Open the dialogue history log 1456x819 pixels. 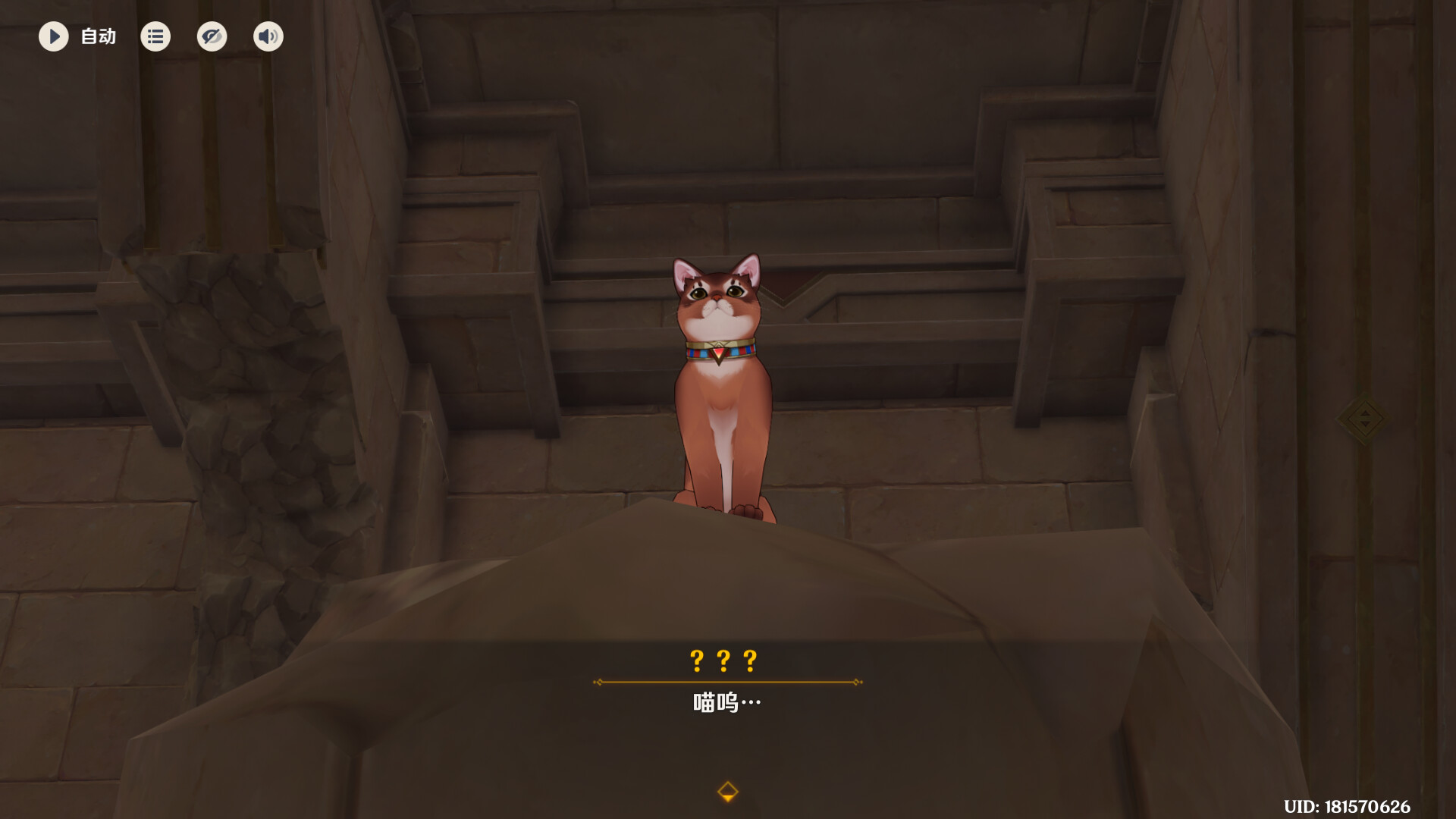(x=155, y=36)
